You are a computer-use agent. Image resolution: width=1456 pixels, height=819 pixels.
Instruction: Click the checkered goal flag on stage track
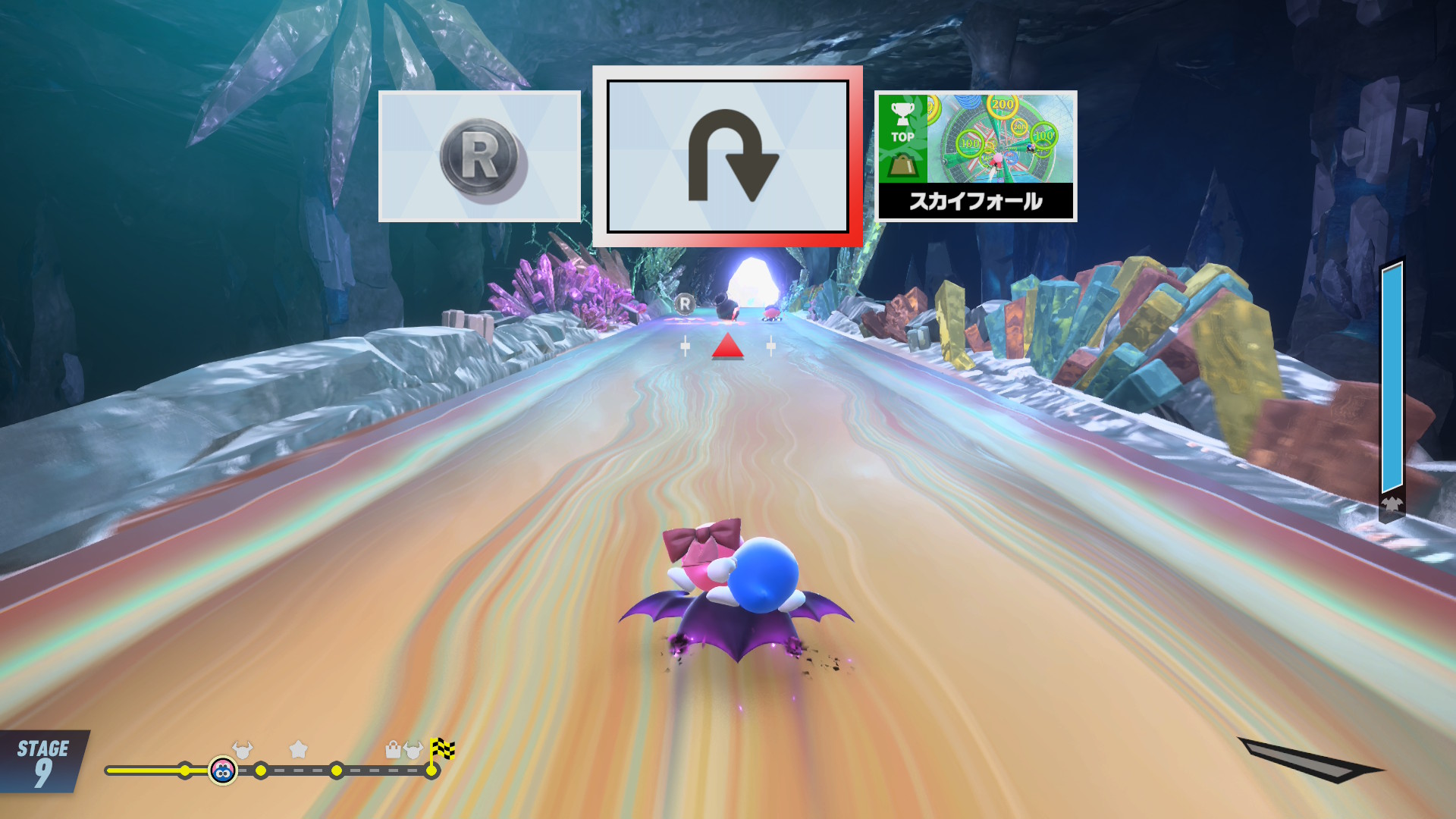(x=442, y=750)
